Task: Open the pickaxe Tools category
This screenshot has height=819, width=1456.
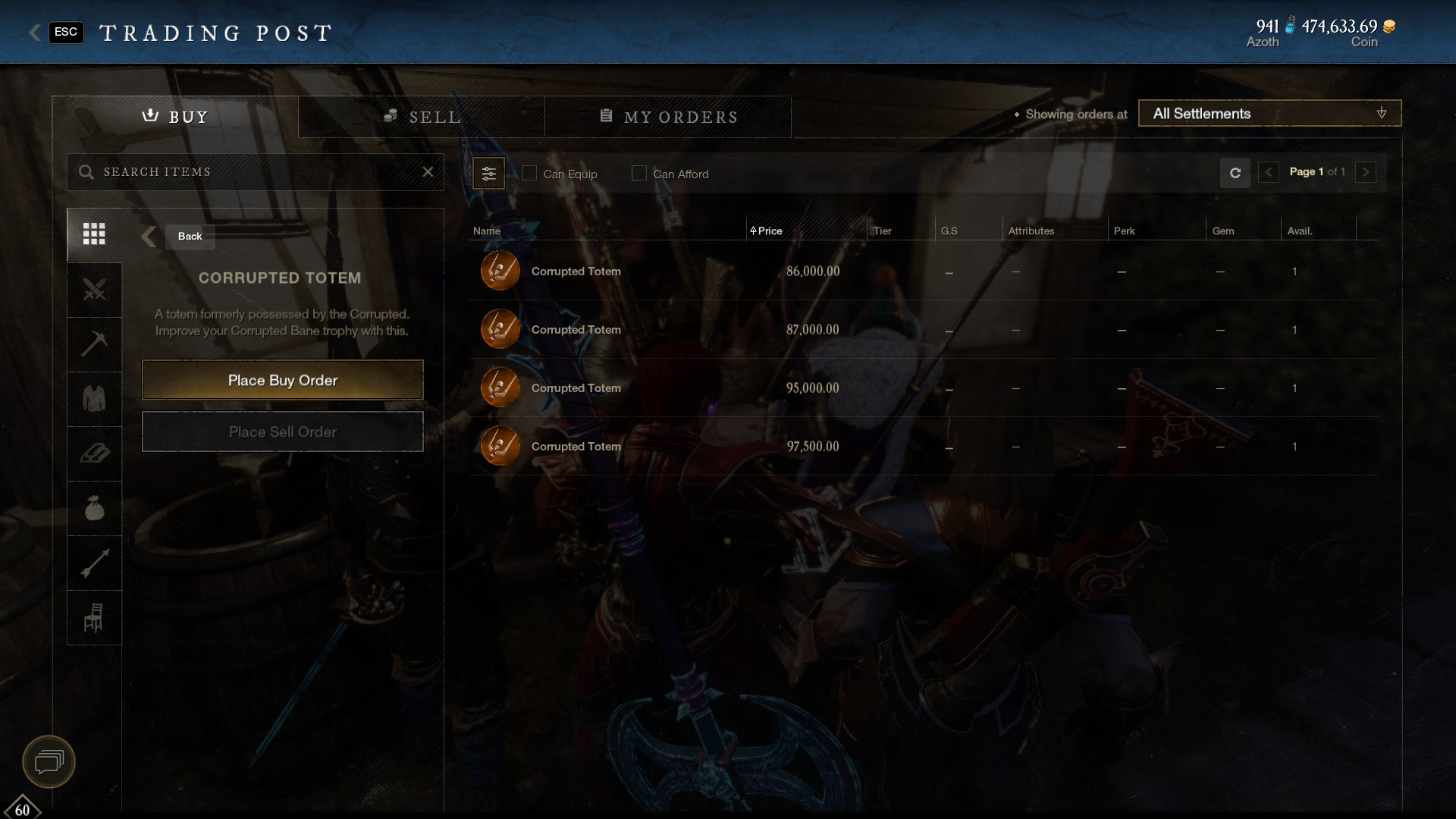Action: [x=93, y=344]
